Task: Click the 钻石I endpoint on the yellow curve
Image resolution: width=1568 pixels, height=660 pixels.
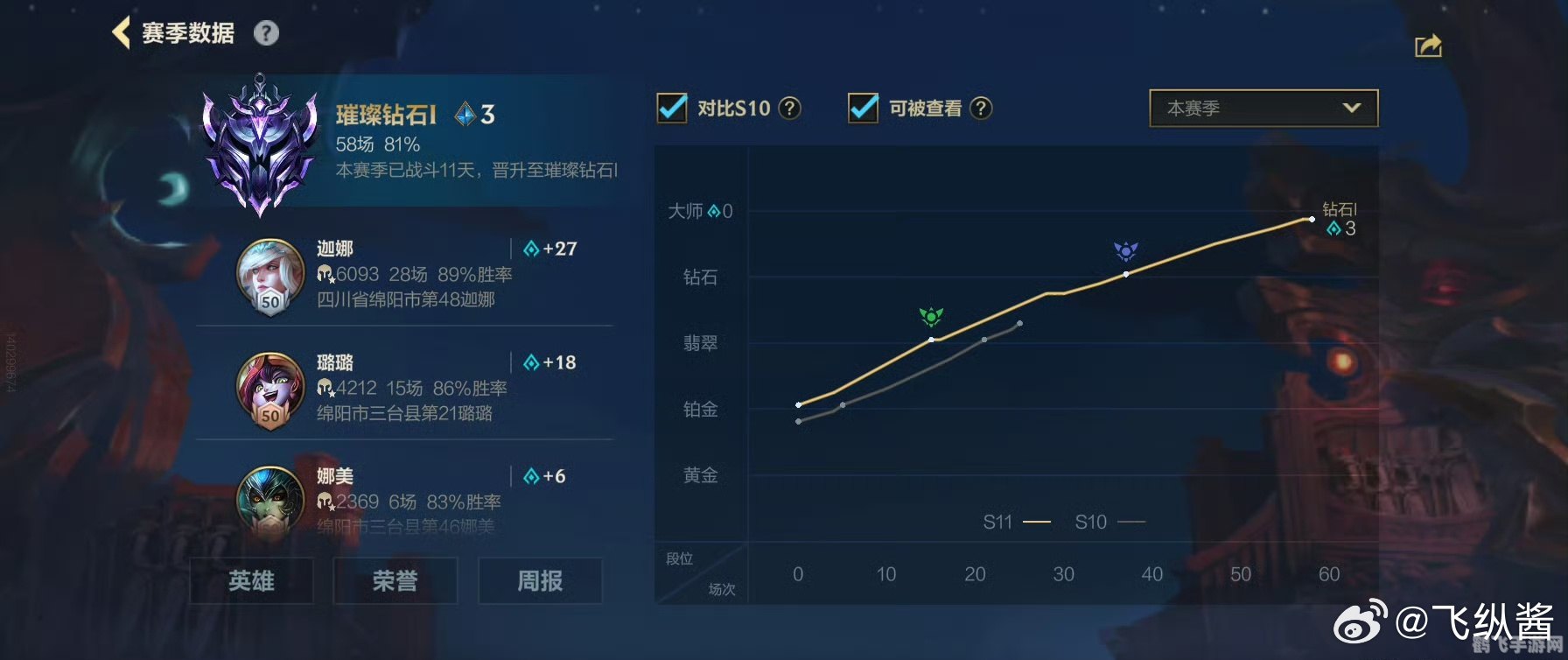Action: (x=1310, y=219)
